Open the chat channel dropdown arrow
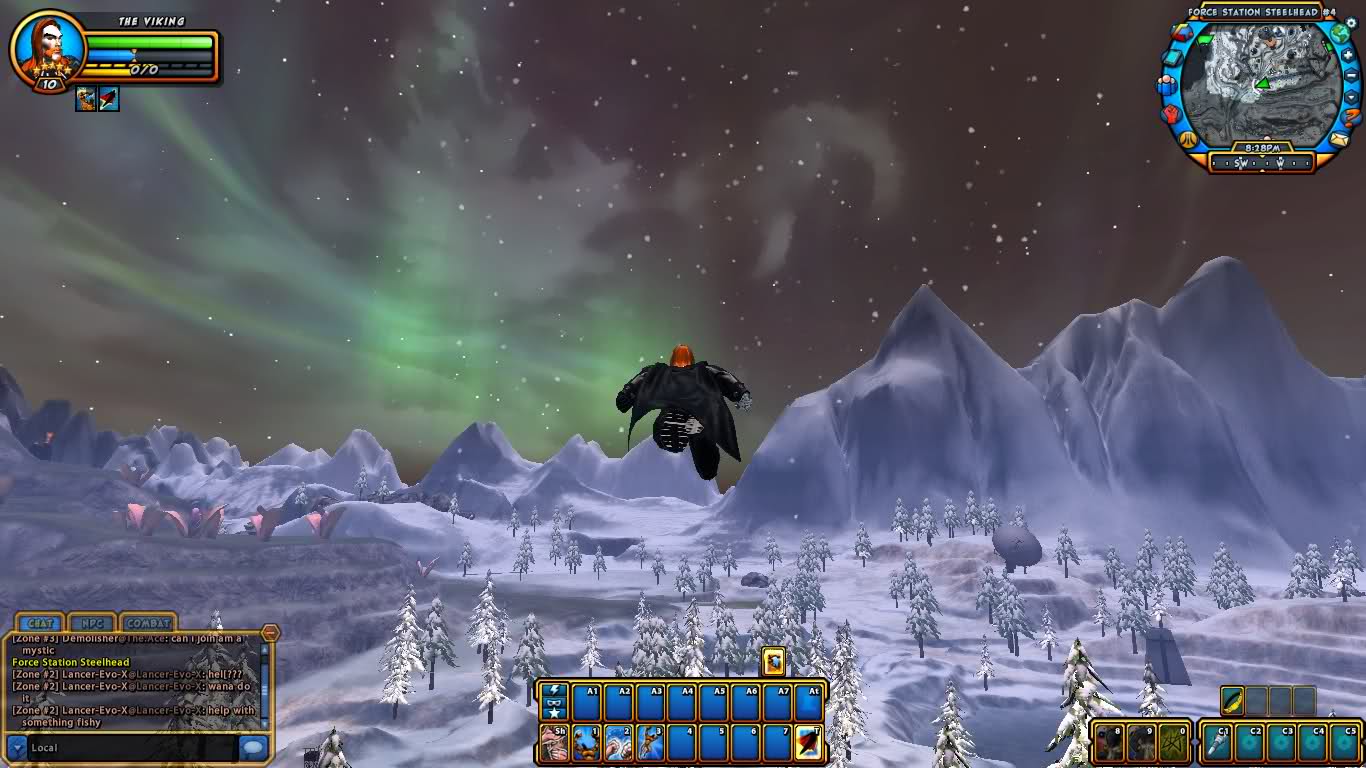The width and height of the screenshot is (1366, 768). [16, 747]
